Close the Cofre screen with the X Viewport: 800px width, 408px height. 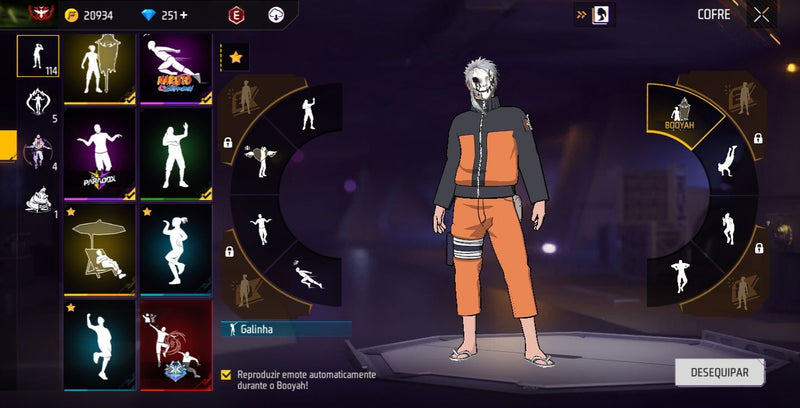762,15
